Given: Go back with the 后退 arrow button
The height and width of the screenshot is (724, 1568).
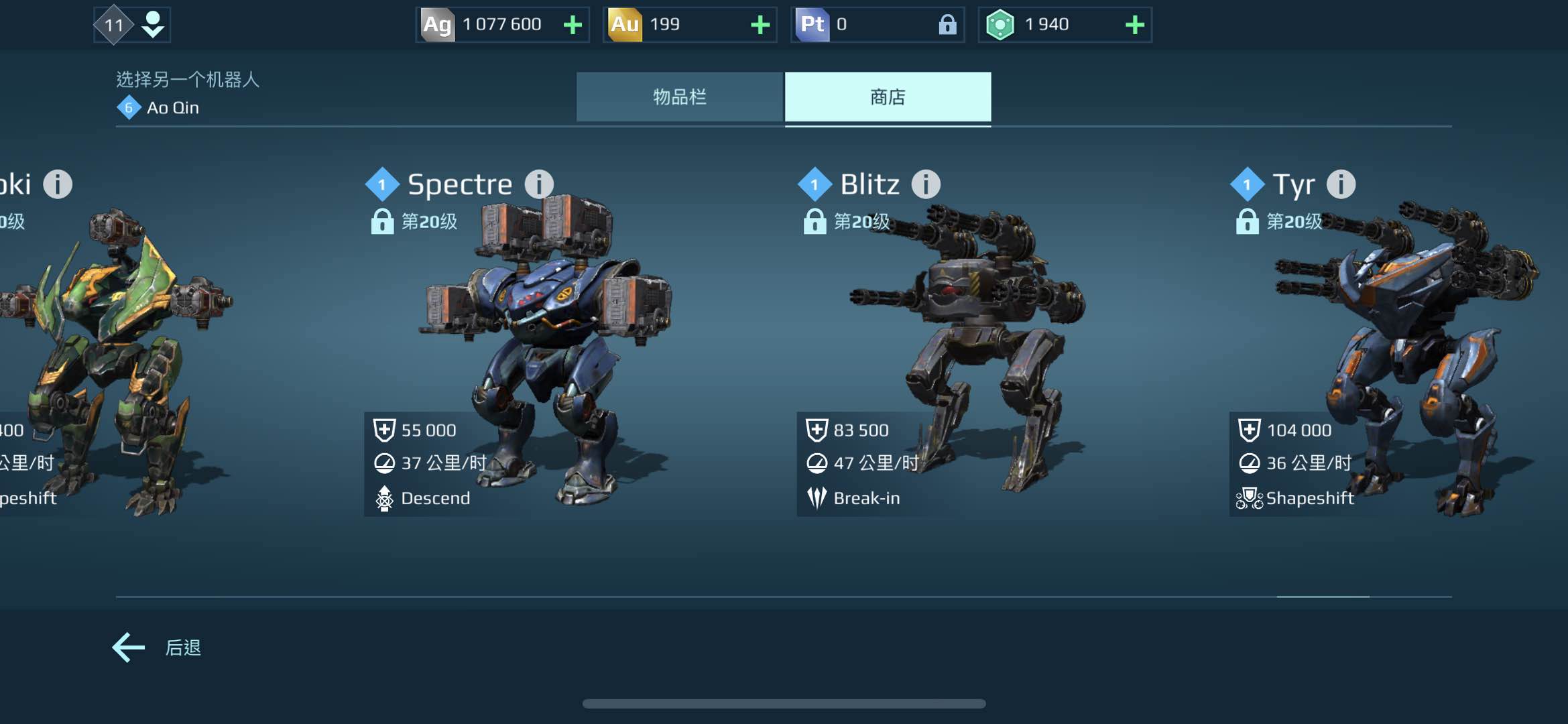Looking at the screenshot, I should coord(129,647).
